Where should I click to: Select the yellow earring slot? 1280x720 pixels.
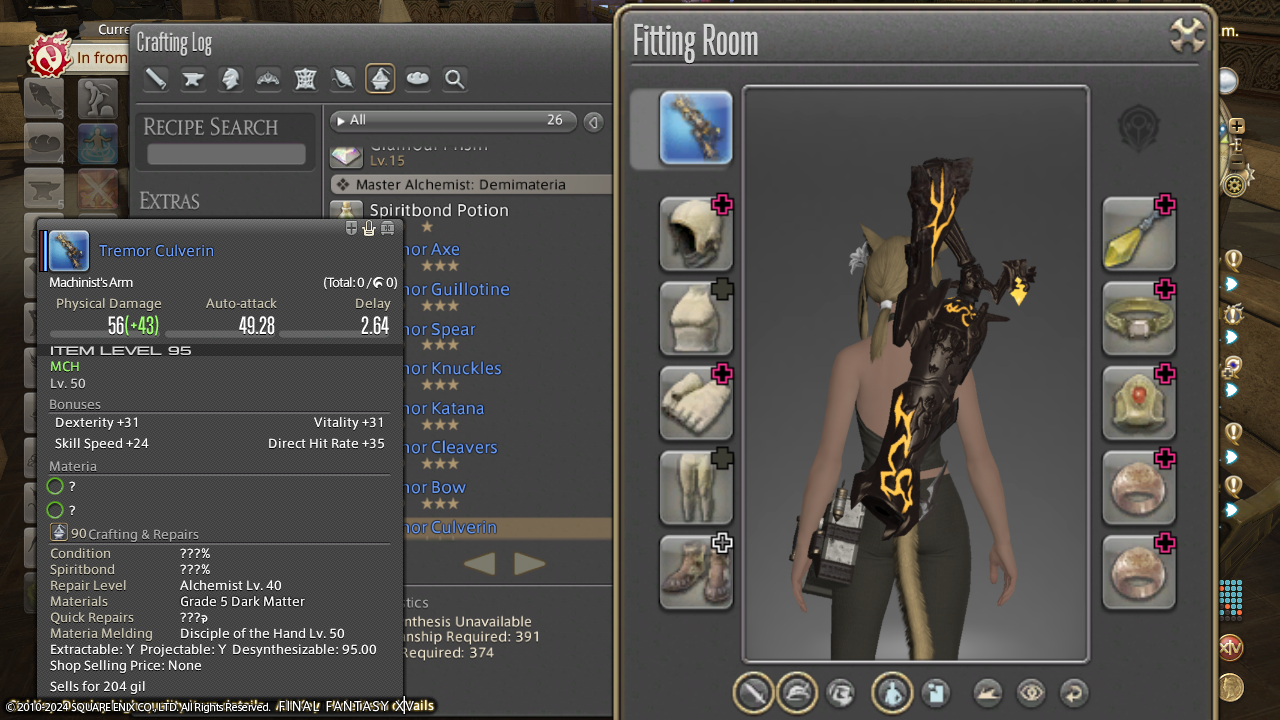pos(1139,234)
